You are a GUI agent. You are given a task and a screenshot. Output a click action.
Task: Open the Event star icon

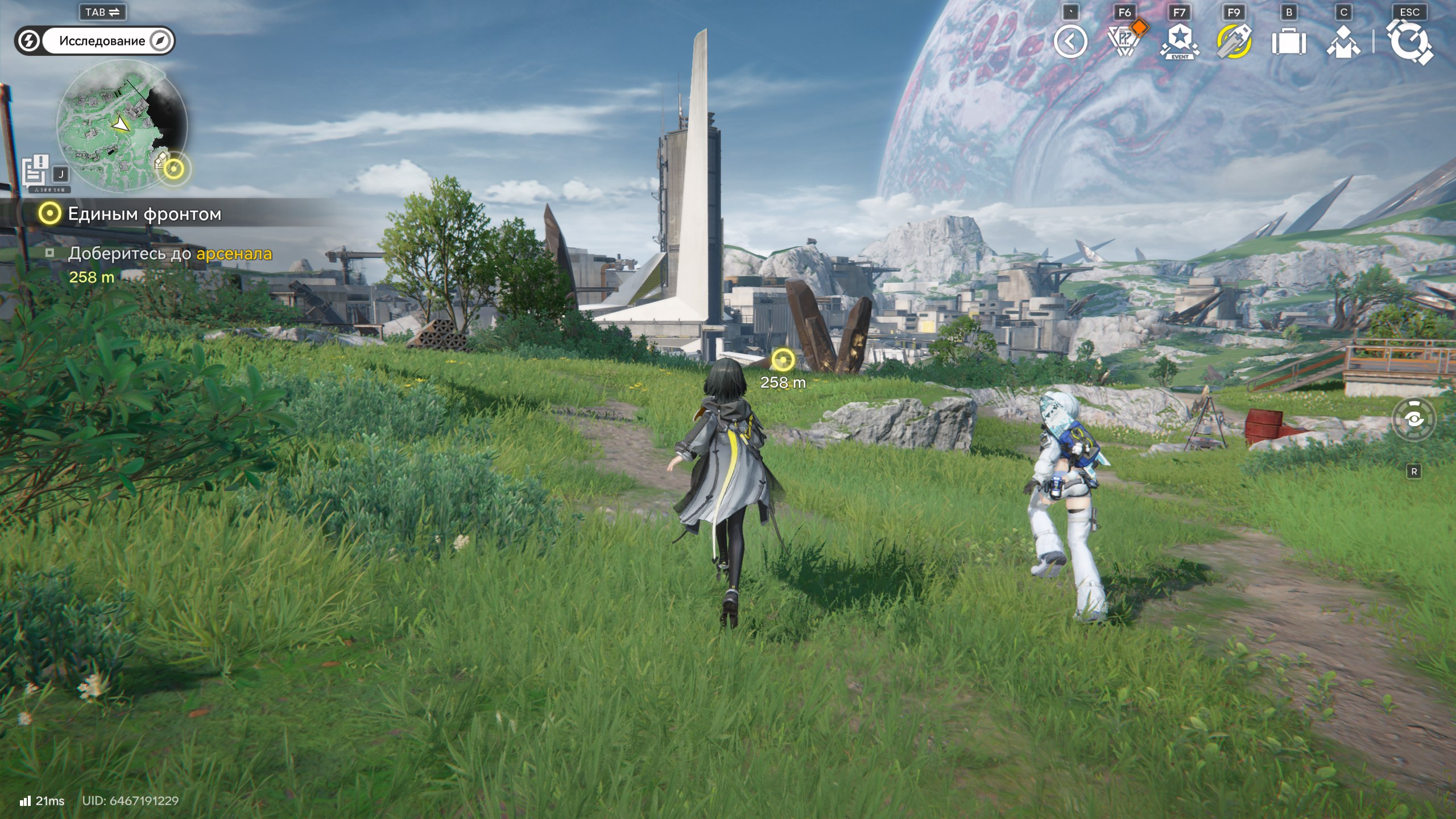click(x=1179, y=42)
